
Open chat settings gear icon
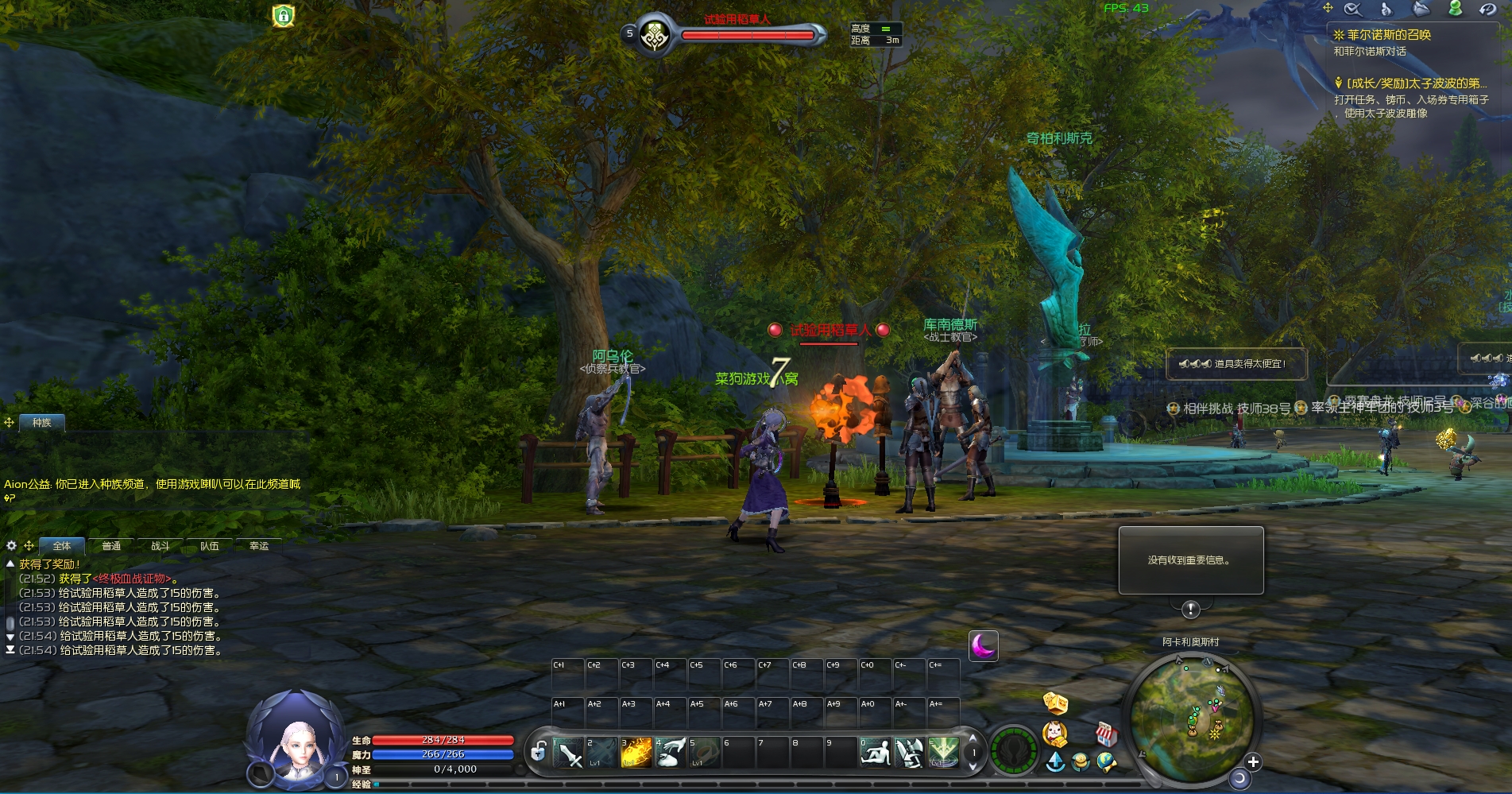11,546
